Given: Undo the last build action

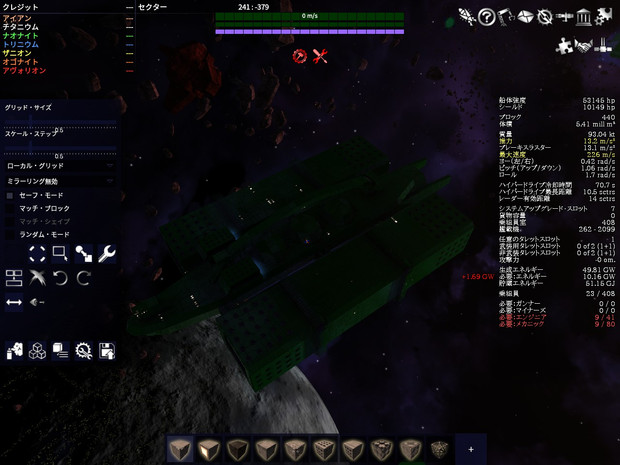Looking at the screenshot, I should (x=60, y=277).
